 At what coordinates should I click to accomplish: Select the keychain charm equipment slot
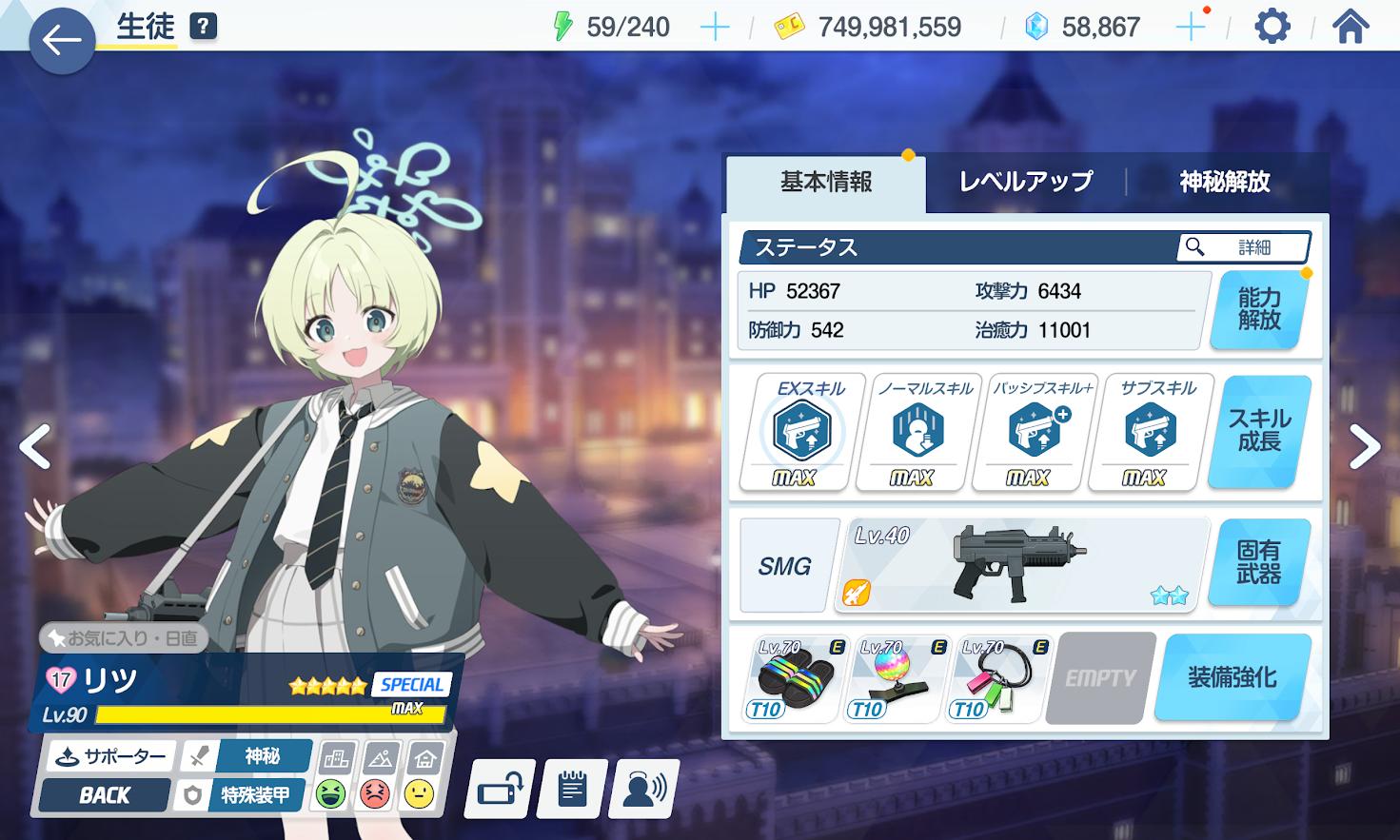997,678
